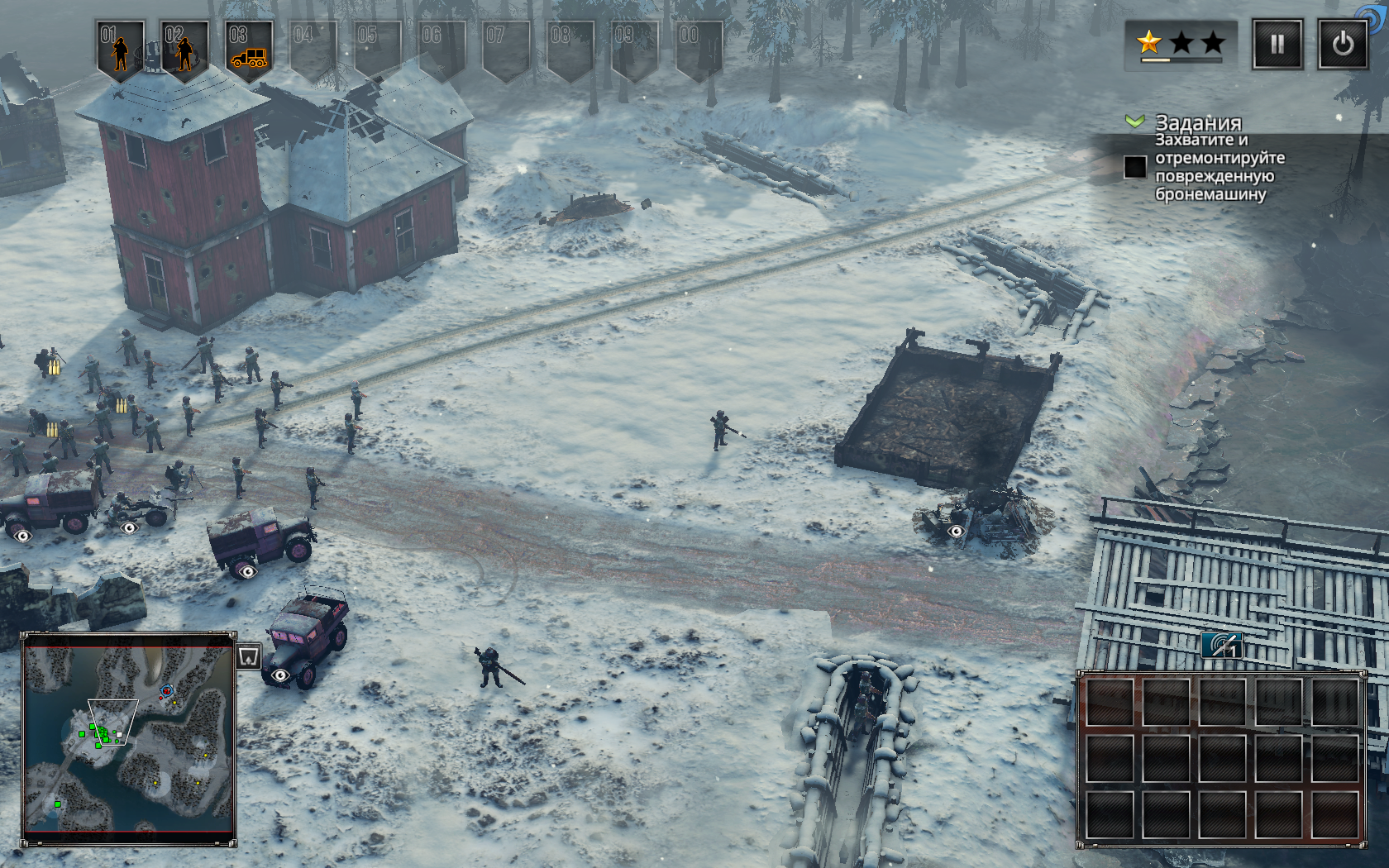Select the empty squad group slot 04
The height and width of the screenshot is (868, 1389).
(x=313, y=50)
